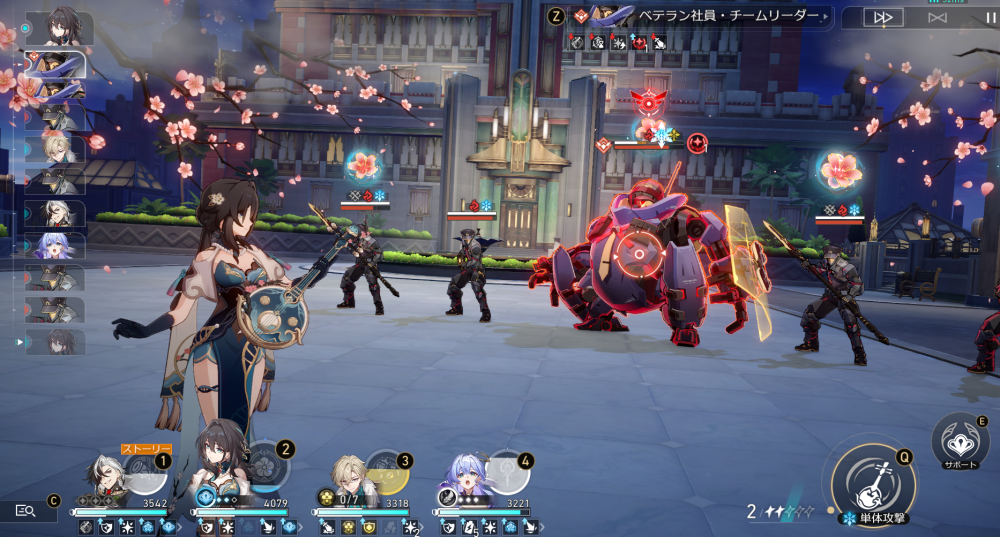Trigger the purple-haired character's ultimate, slot 4
1000x537 pixels.
(x=507, y=473)
